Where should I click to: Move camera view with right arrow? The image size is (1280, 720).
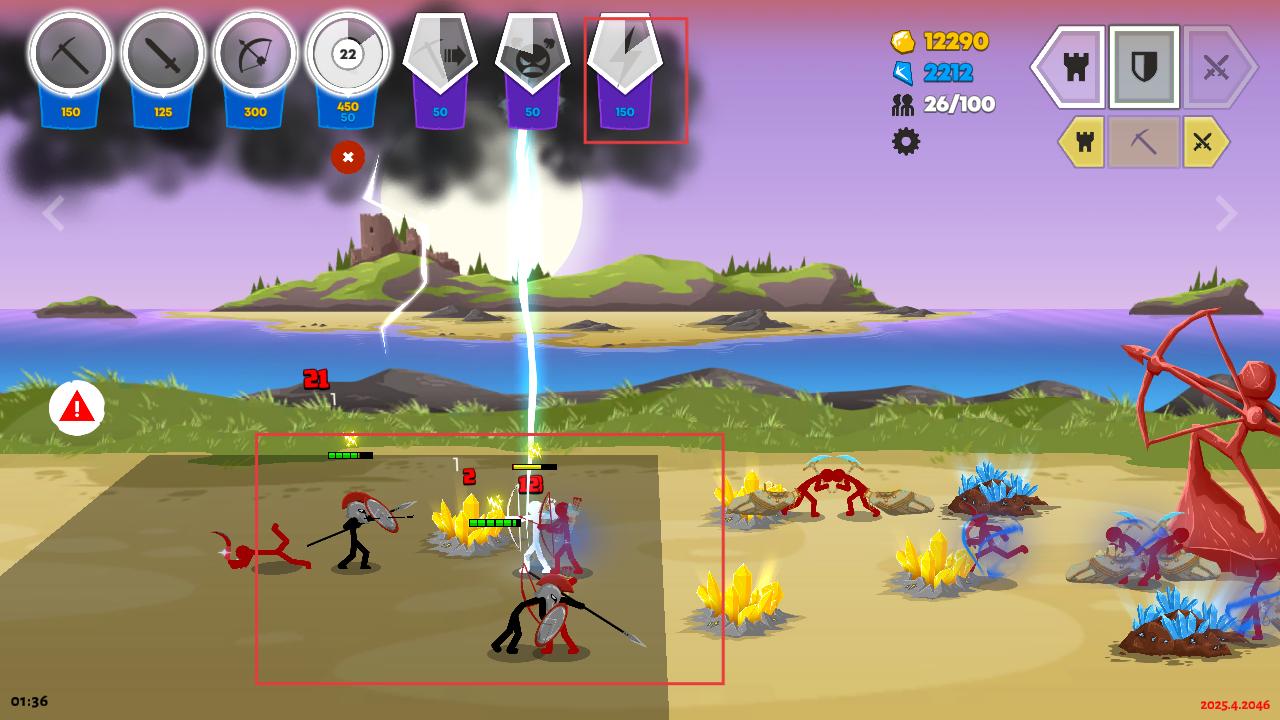tap(1226, 213)
